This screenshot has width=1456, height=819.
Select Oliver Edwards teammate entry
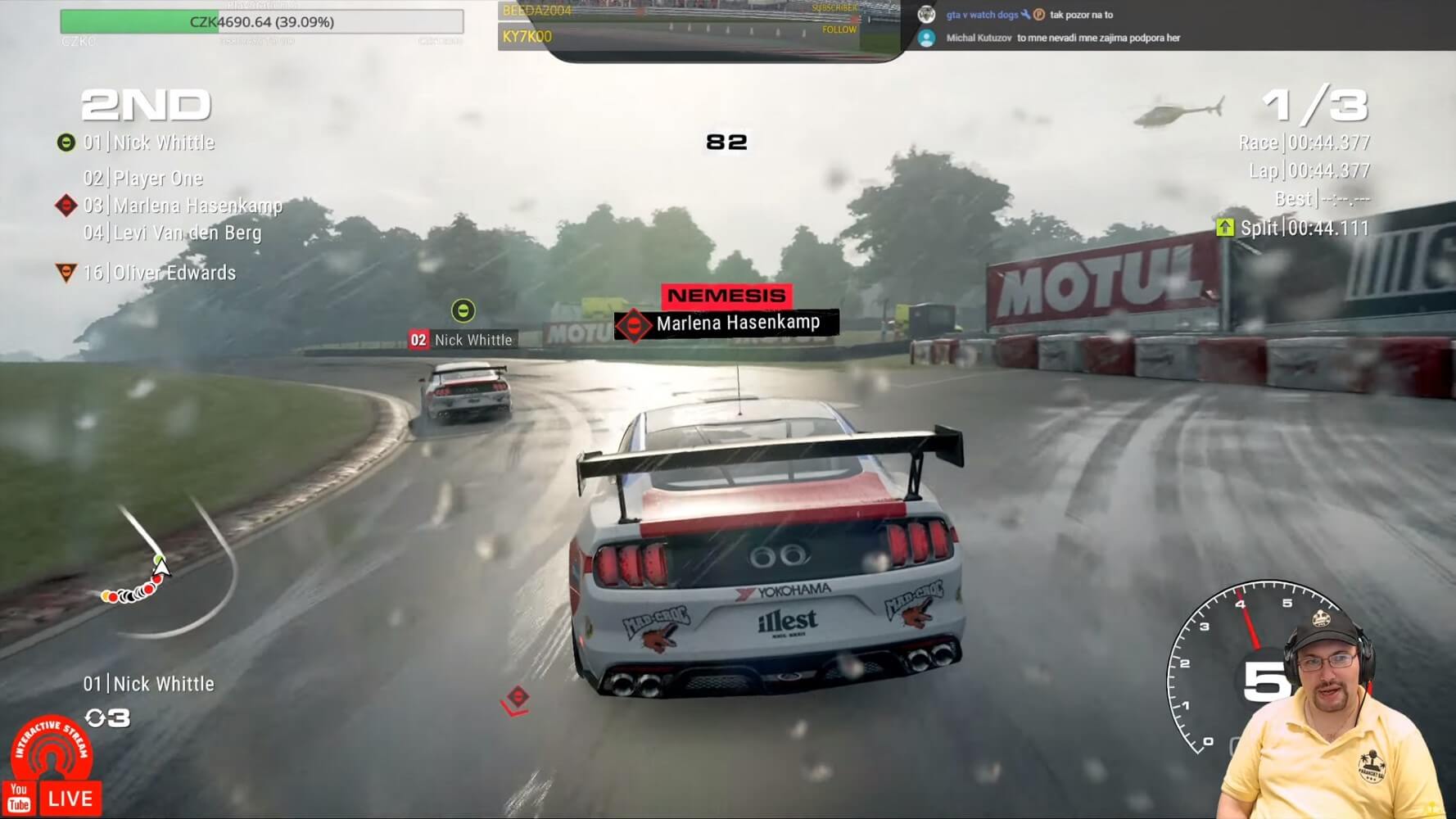click(x=159, y=273)
